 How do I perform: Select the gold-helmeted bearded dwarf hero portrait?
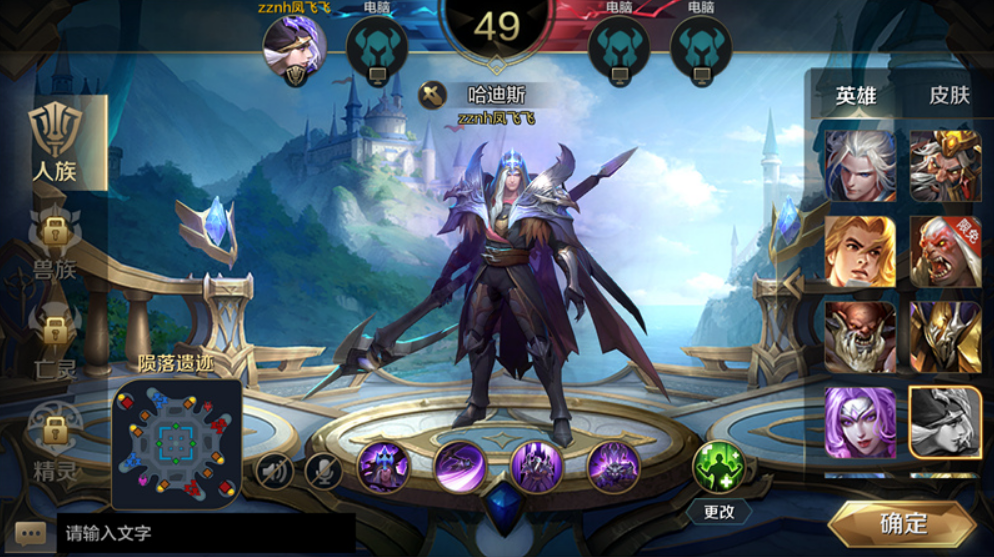click(x=945, y=165)
